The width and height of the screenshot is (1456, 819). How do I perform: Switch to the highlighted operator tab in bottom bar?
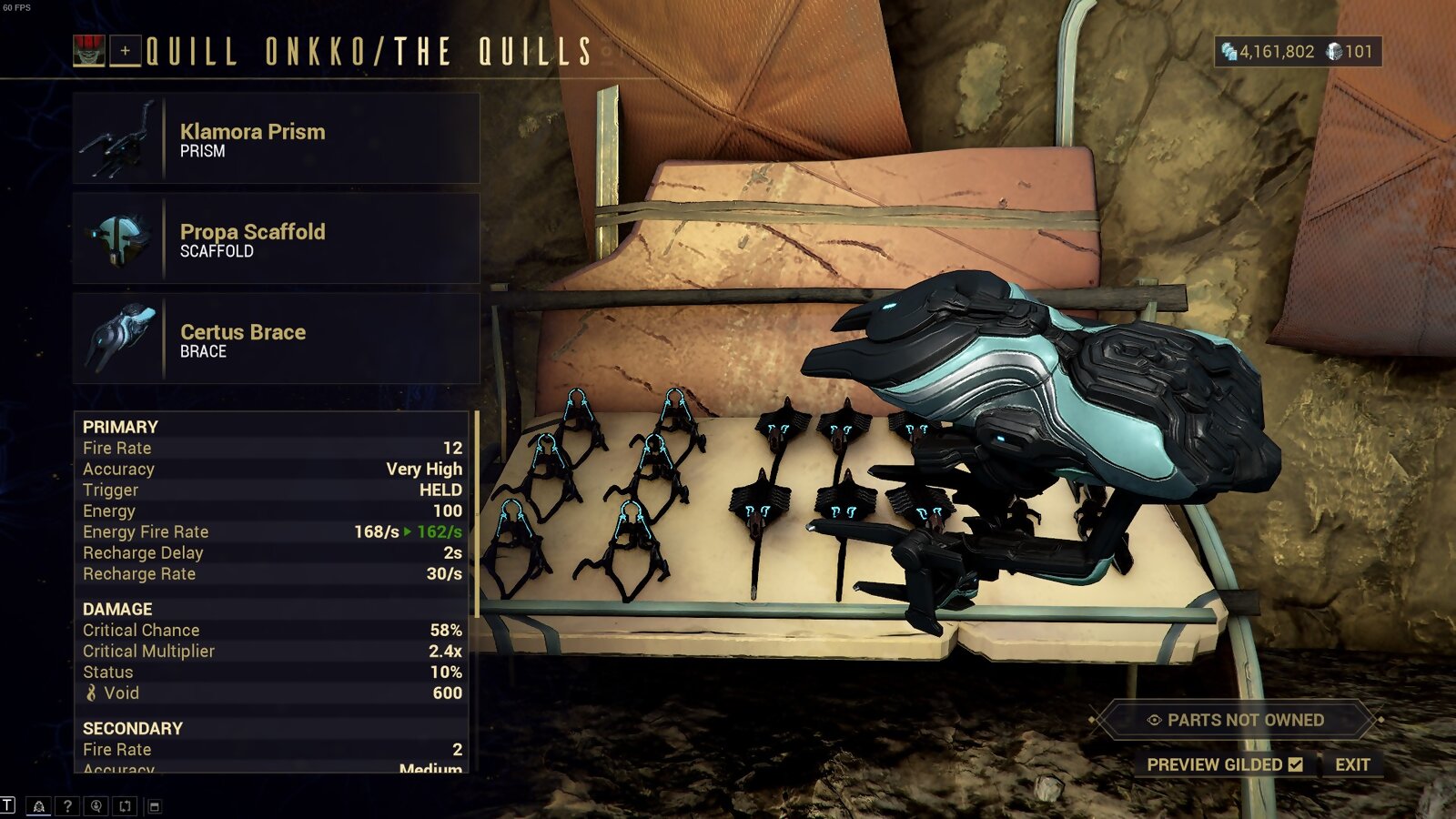[39, 806]
